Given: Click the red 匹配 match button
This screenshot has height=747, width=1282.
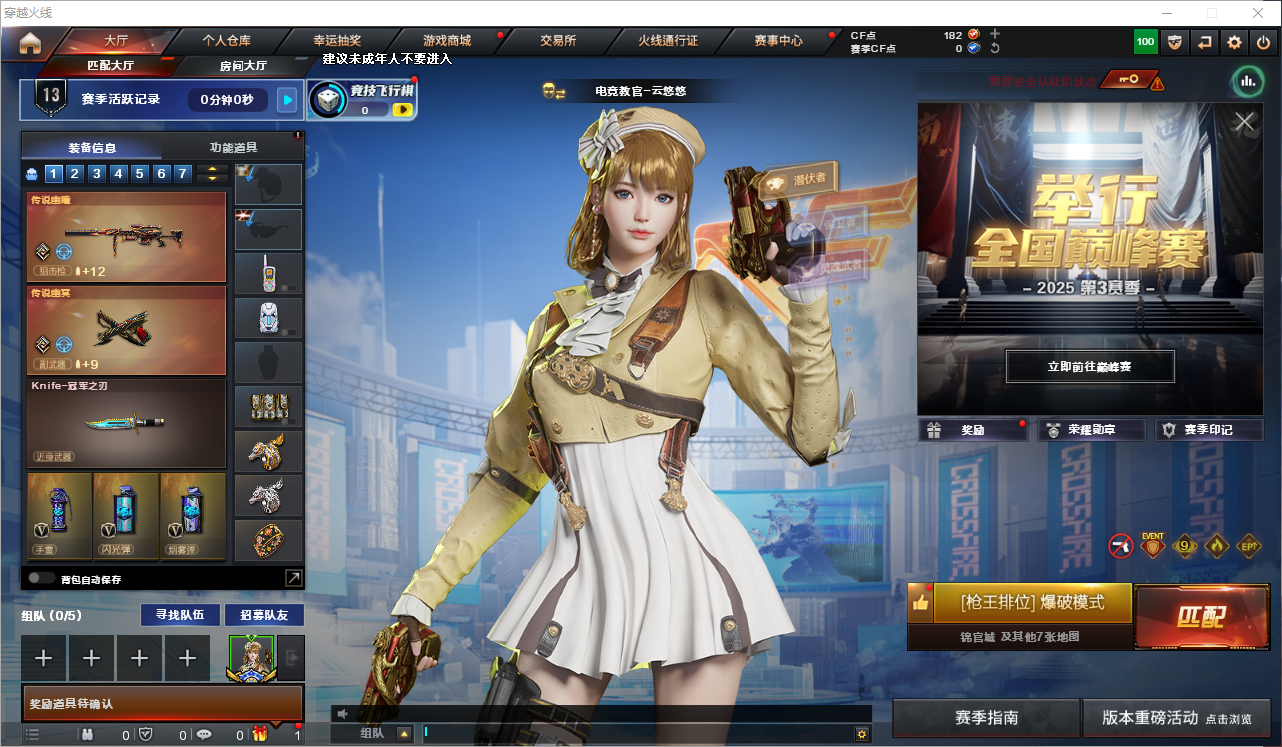Looking at the screenshot, I should (x=1200, y=615).
